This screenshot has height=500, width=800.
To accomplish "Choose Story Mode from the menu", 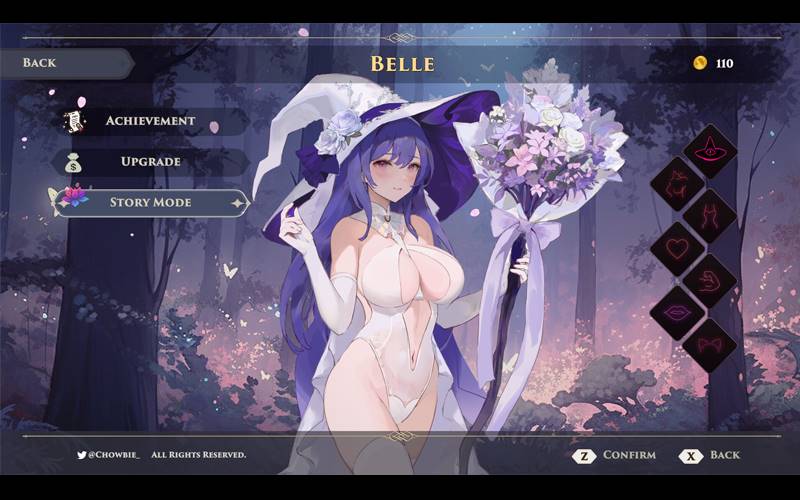I will (x=150, y=203).
